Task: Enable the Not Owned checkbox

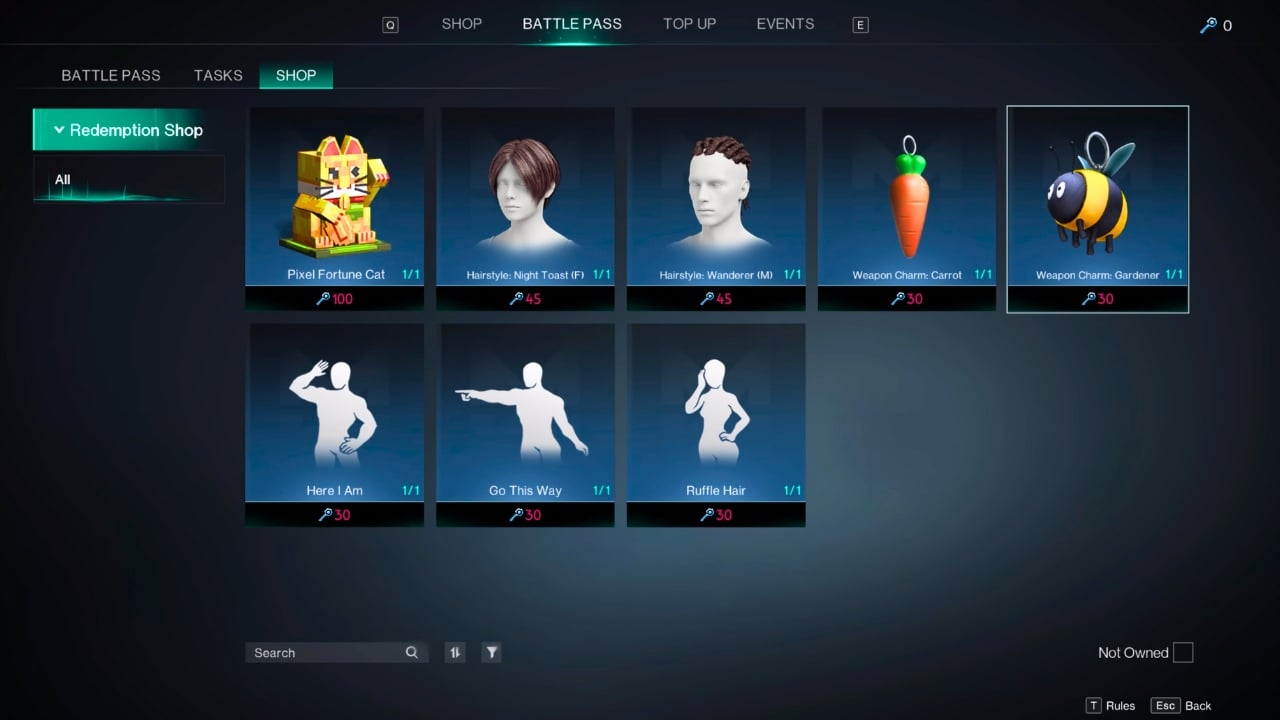Action: [x=1183, y=652]
